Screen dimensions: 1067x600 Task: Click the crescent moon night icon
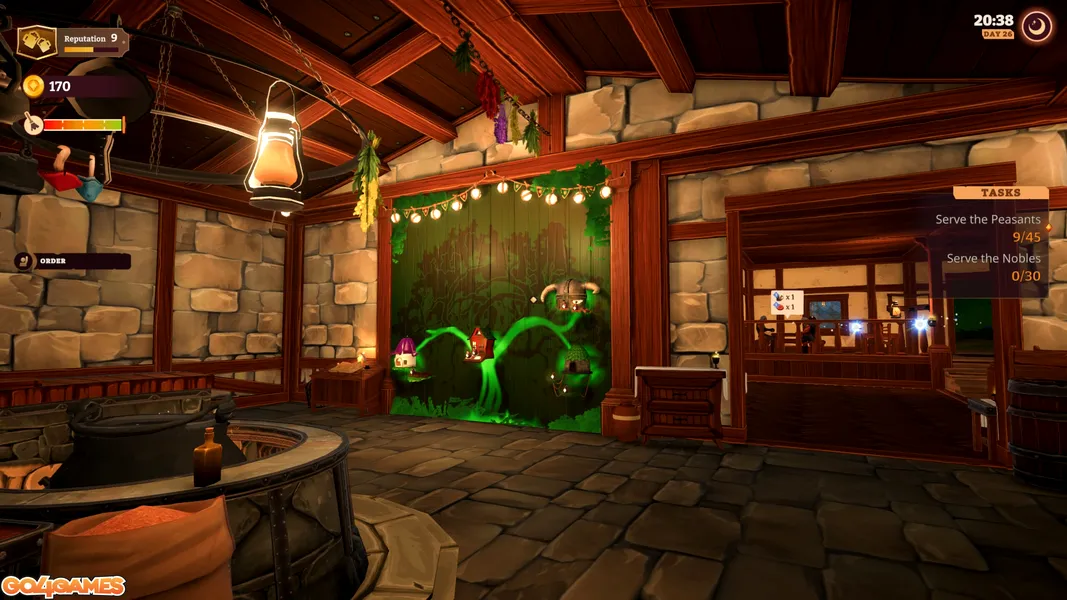pyautogui.click(x=1037, y=26)
